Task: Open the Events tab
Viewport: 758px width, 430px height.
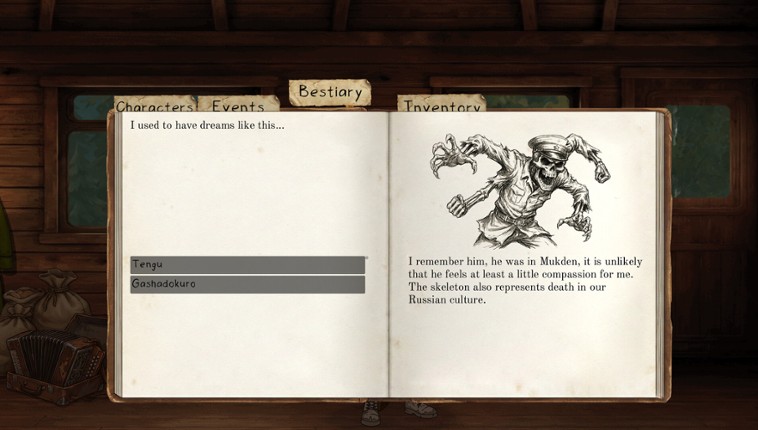Action: coord(238,106)
